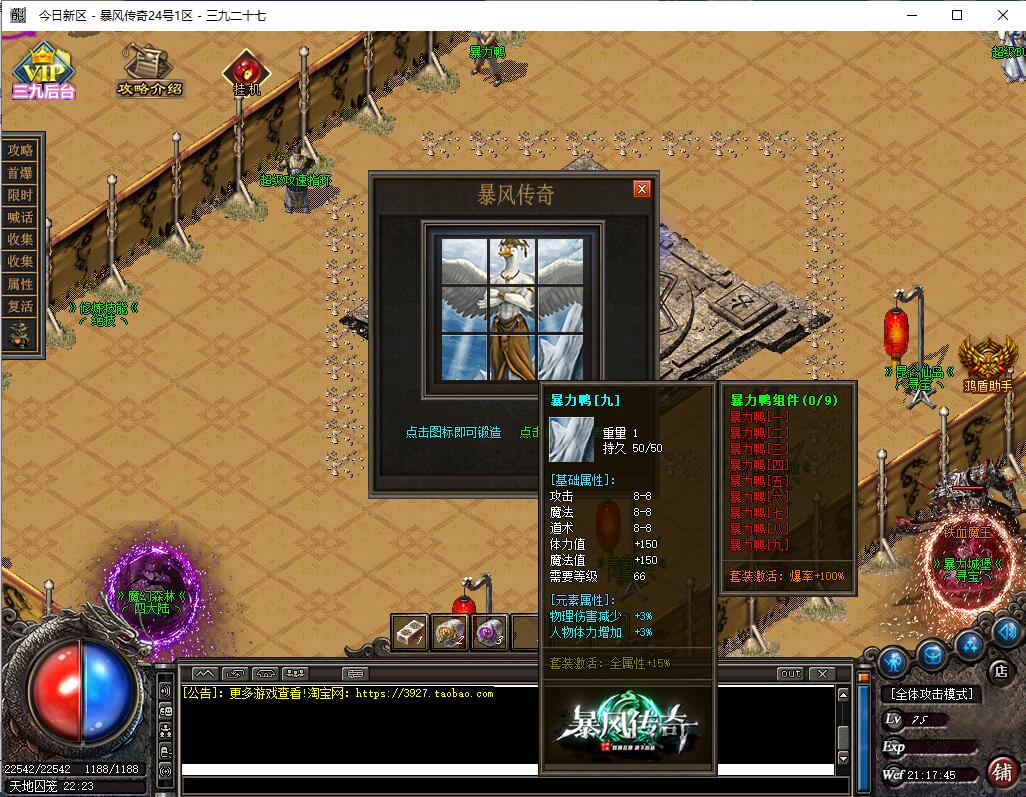
Task: Open the character panel round icon
Action: point(893,661)
